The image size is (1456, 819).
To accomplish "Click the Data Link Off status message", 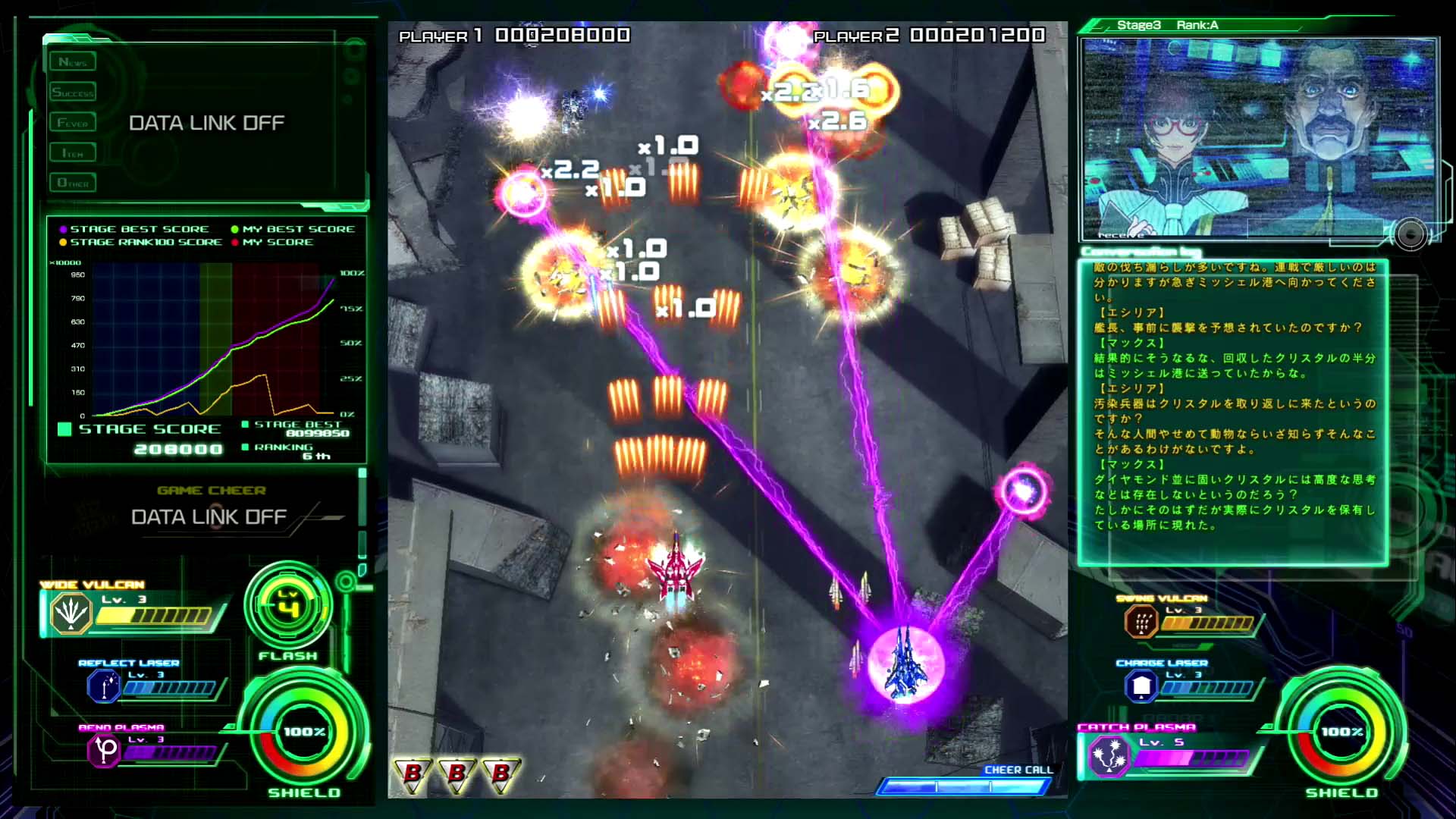I will click(x=206, y=122).
